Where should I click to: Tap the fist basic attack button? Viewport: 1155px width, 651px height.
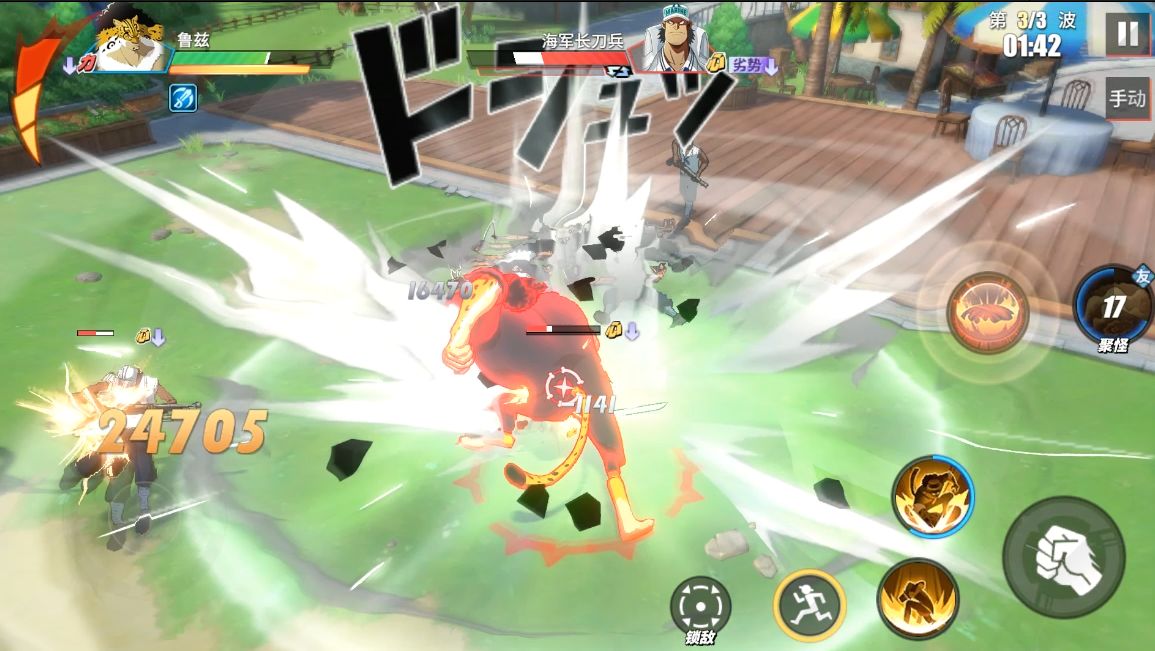click(1063, 559)
